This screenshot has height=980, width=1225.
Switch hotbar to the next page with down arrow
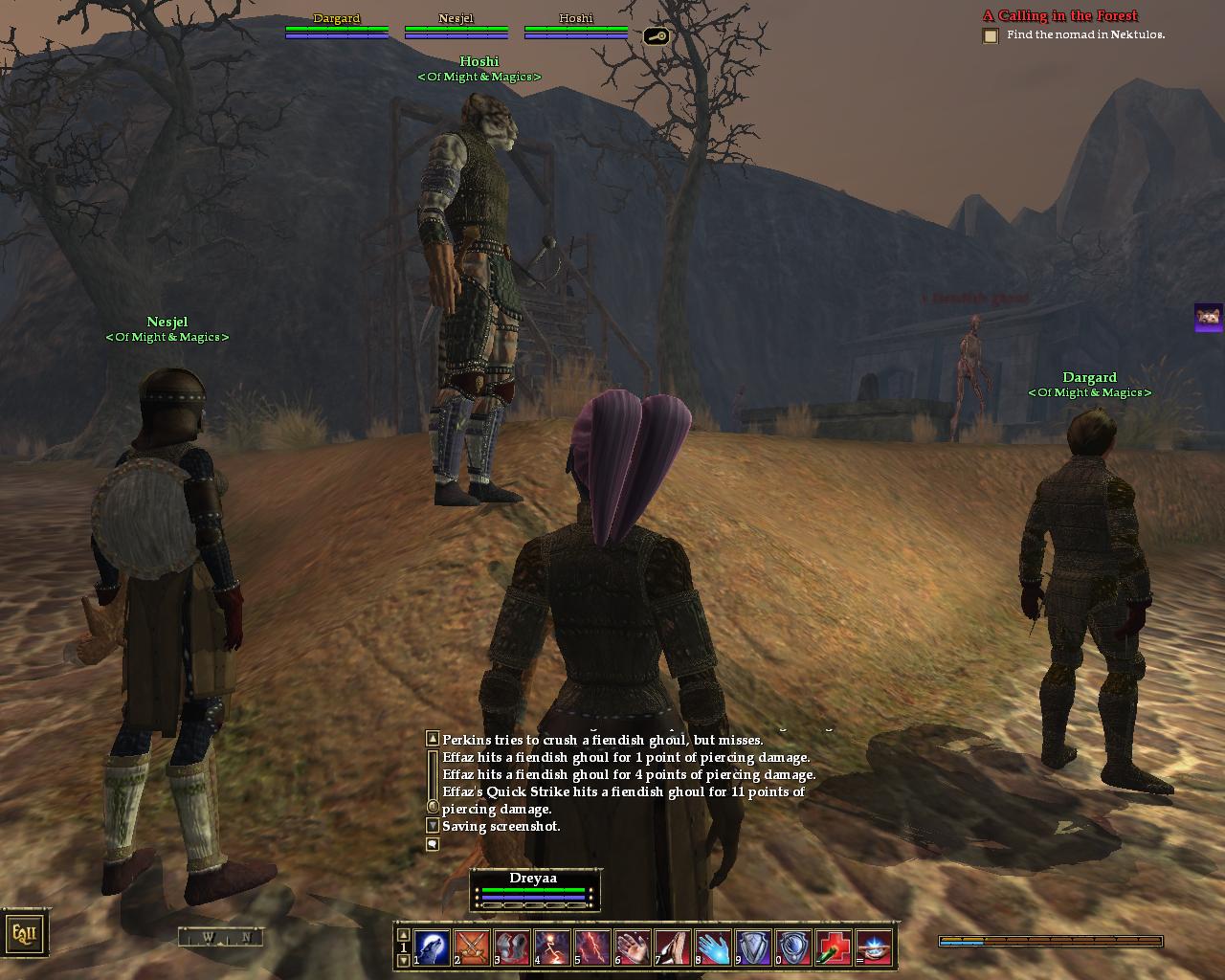click(403, 960)
